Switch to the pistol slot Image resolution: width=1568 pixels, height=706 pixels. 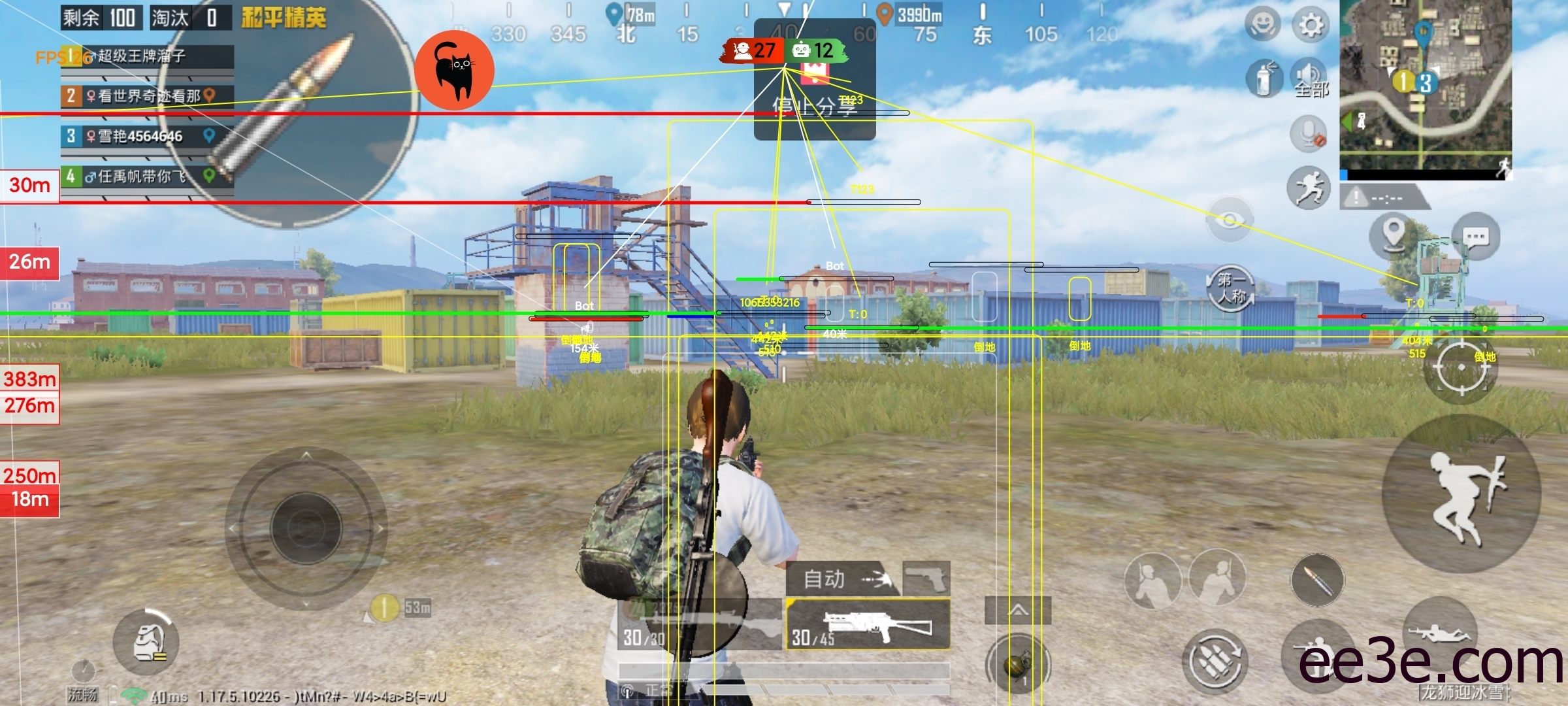pyautogui.click(x=926, y=579)
